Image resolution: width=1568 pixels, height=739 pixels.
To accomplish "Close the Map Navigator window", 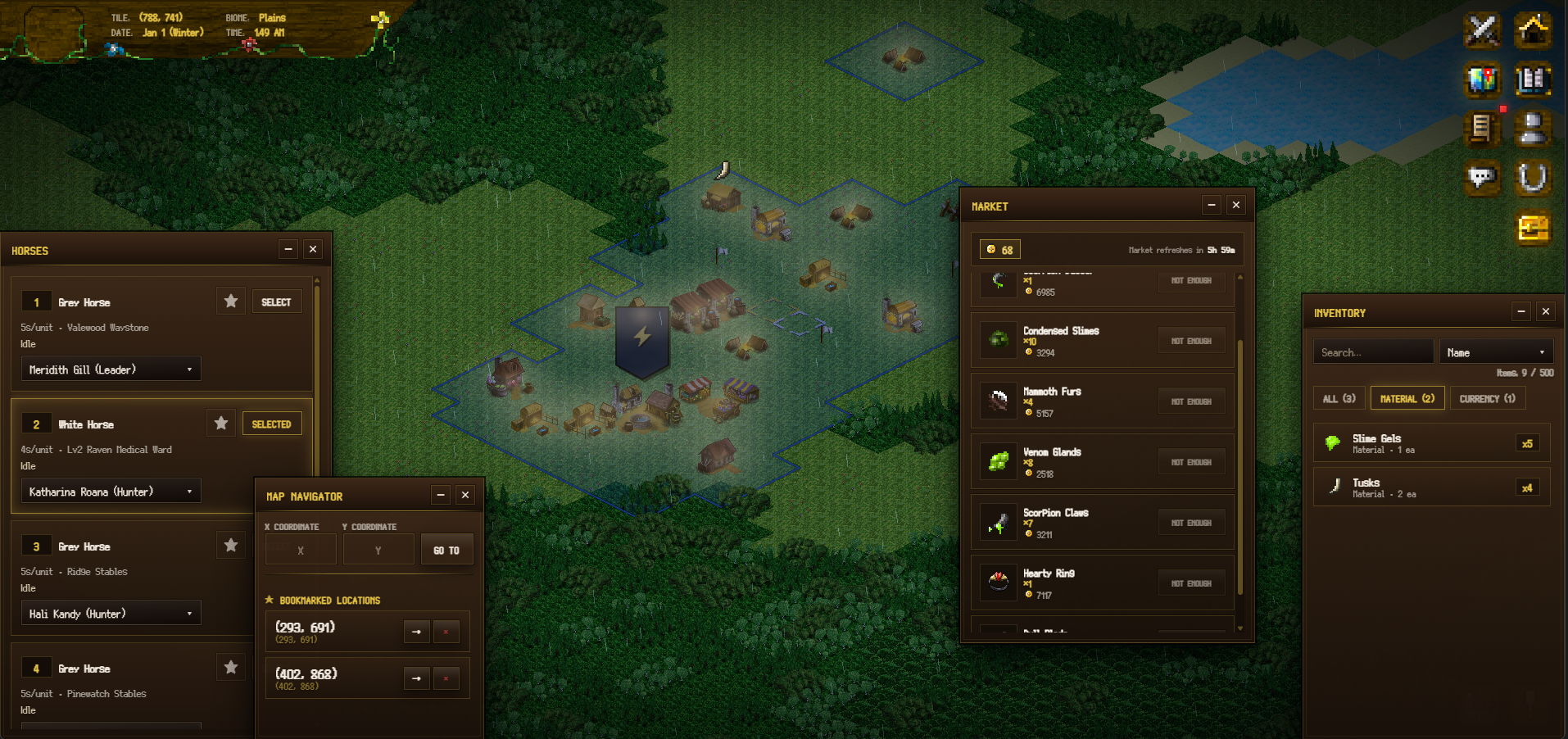I will coord(465,495).
